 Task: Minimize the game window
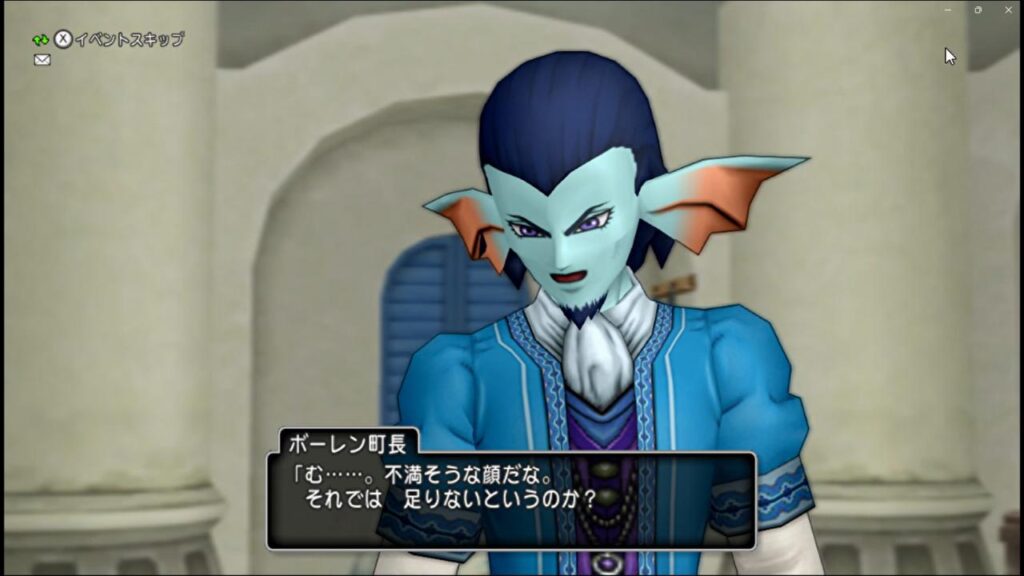(x=948, y=9)
